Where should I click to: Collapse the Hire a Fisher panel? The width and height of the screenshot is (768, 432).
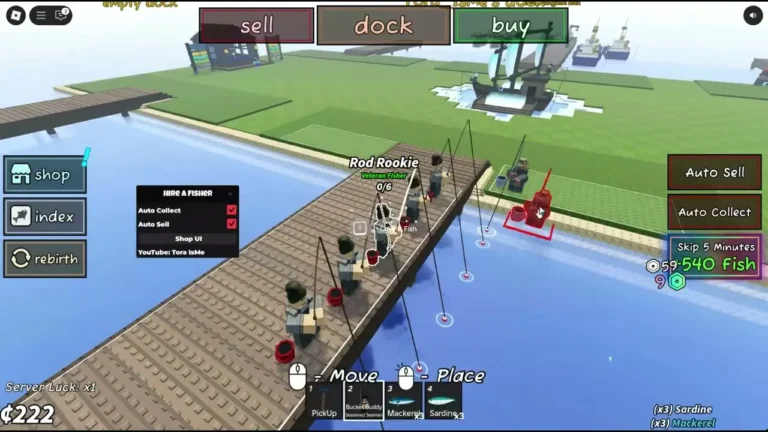tap(230, 193)
